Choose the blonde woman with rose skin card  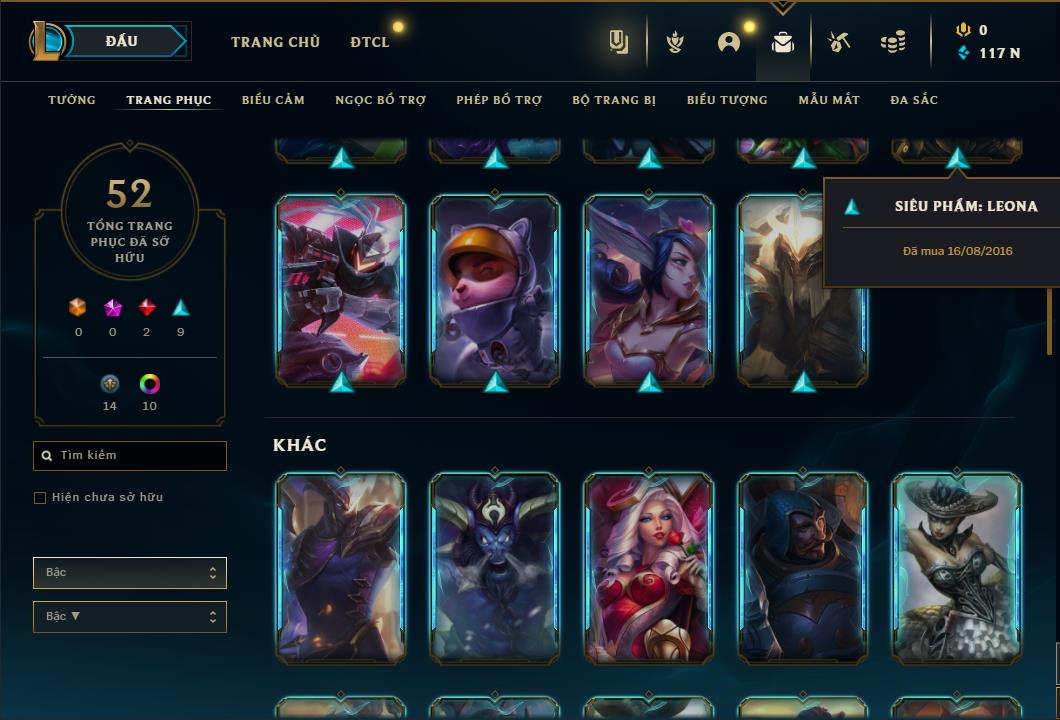point(649,568)
